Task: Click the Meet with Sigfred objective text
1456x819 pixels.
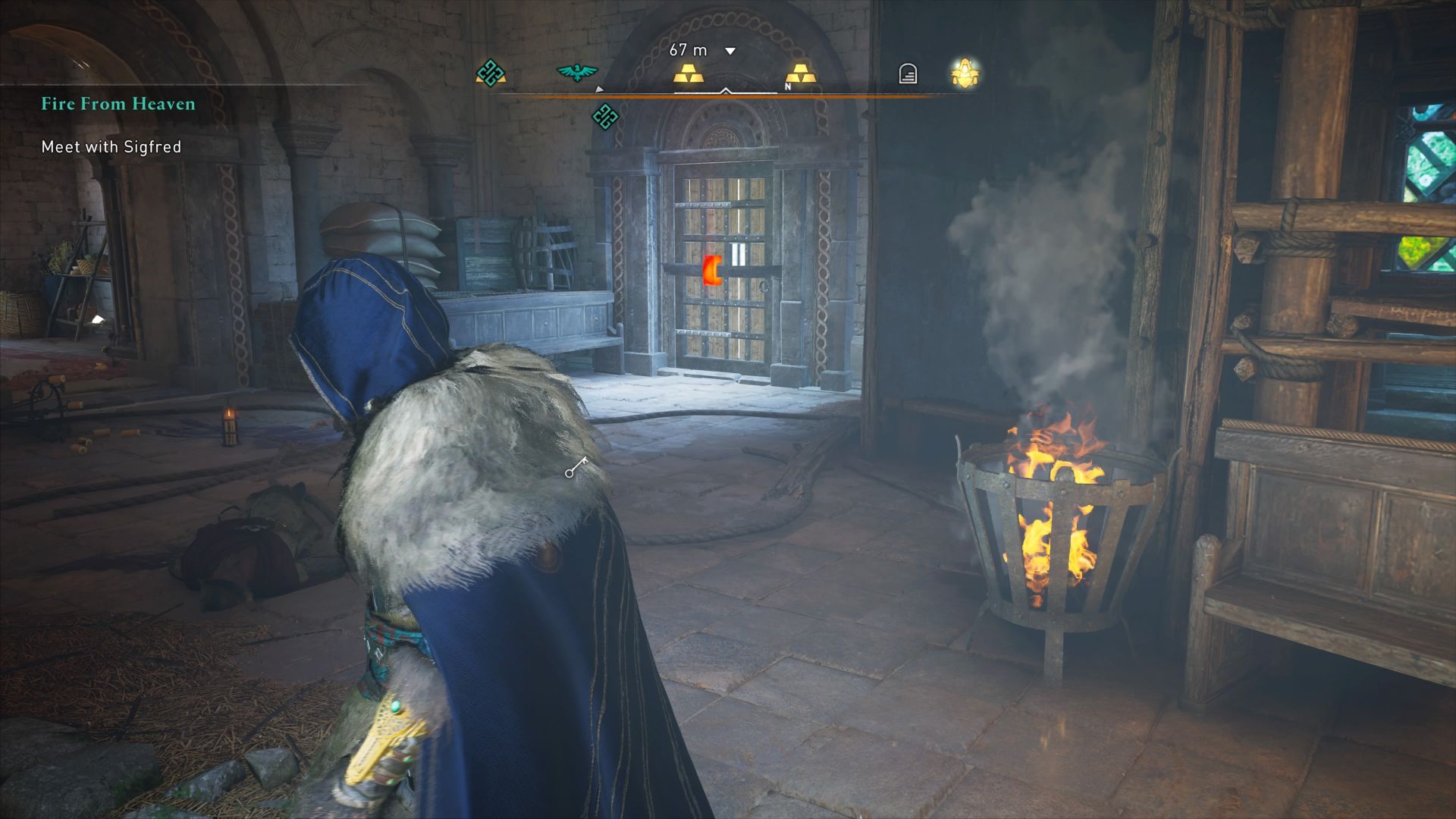Action: [x=111, y=147]
